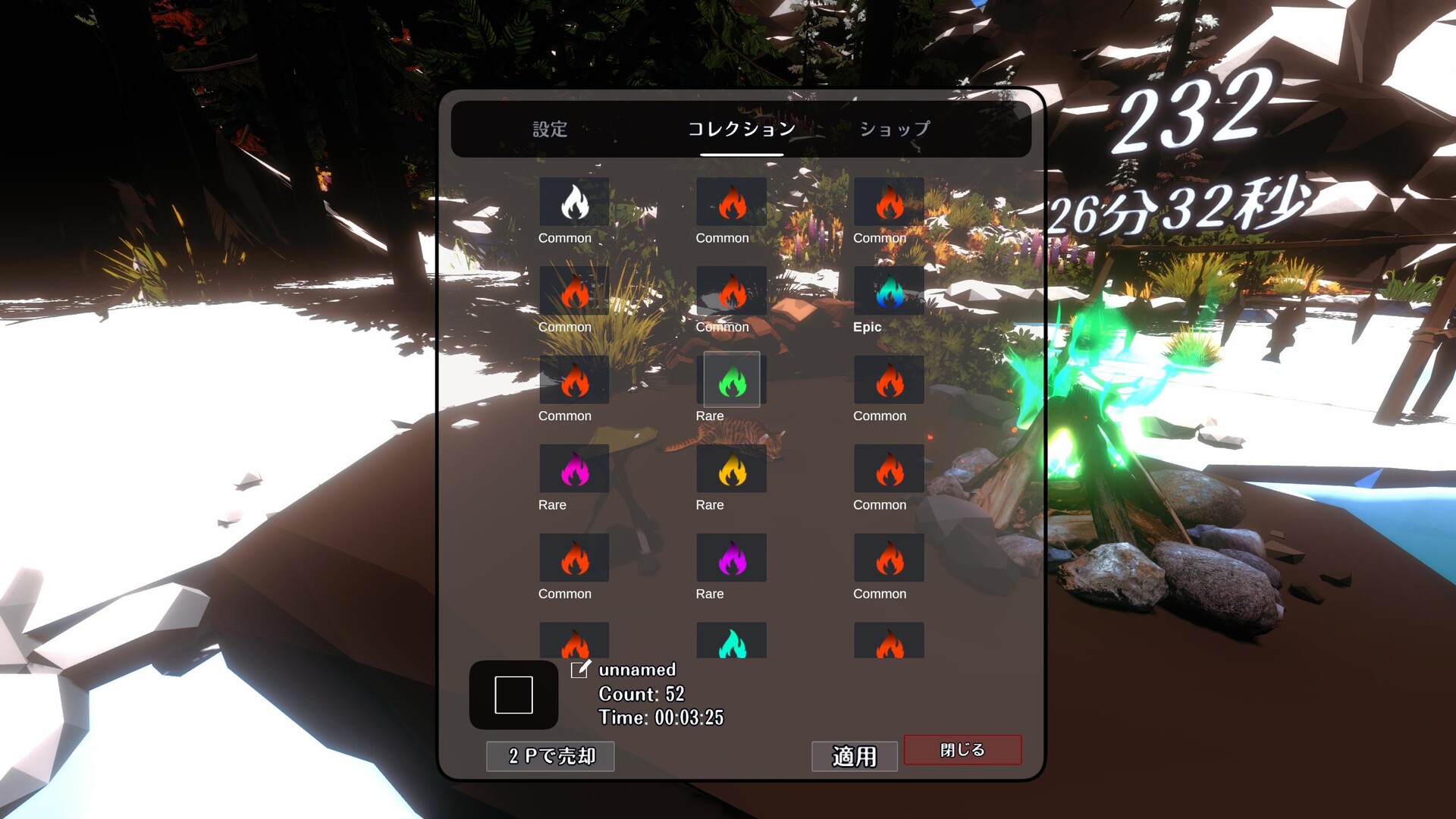Open the ショップ tab
Image resolution: width=1456 pixels, height=819 pixels.
(896, 129)
